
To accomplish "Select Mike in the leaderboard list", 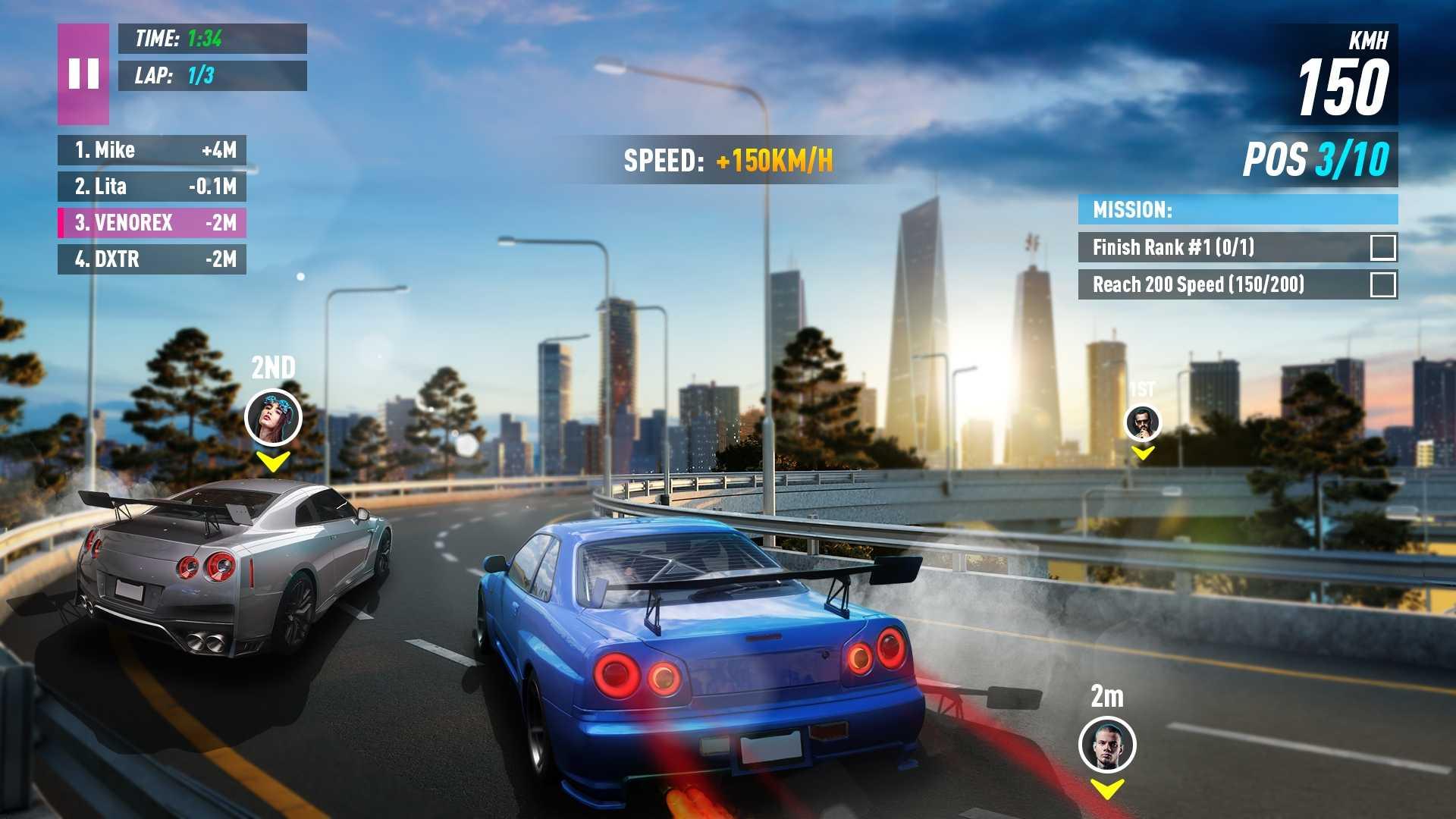I will [152, 150].
